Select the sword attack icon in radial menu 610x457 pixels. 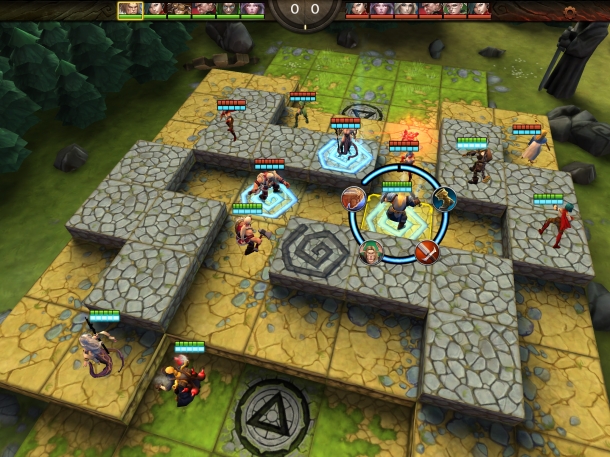click(429, 251)
